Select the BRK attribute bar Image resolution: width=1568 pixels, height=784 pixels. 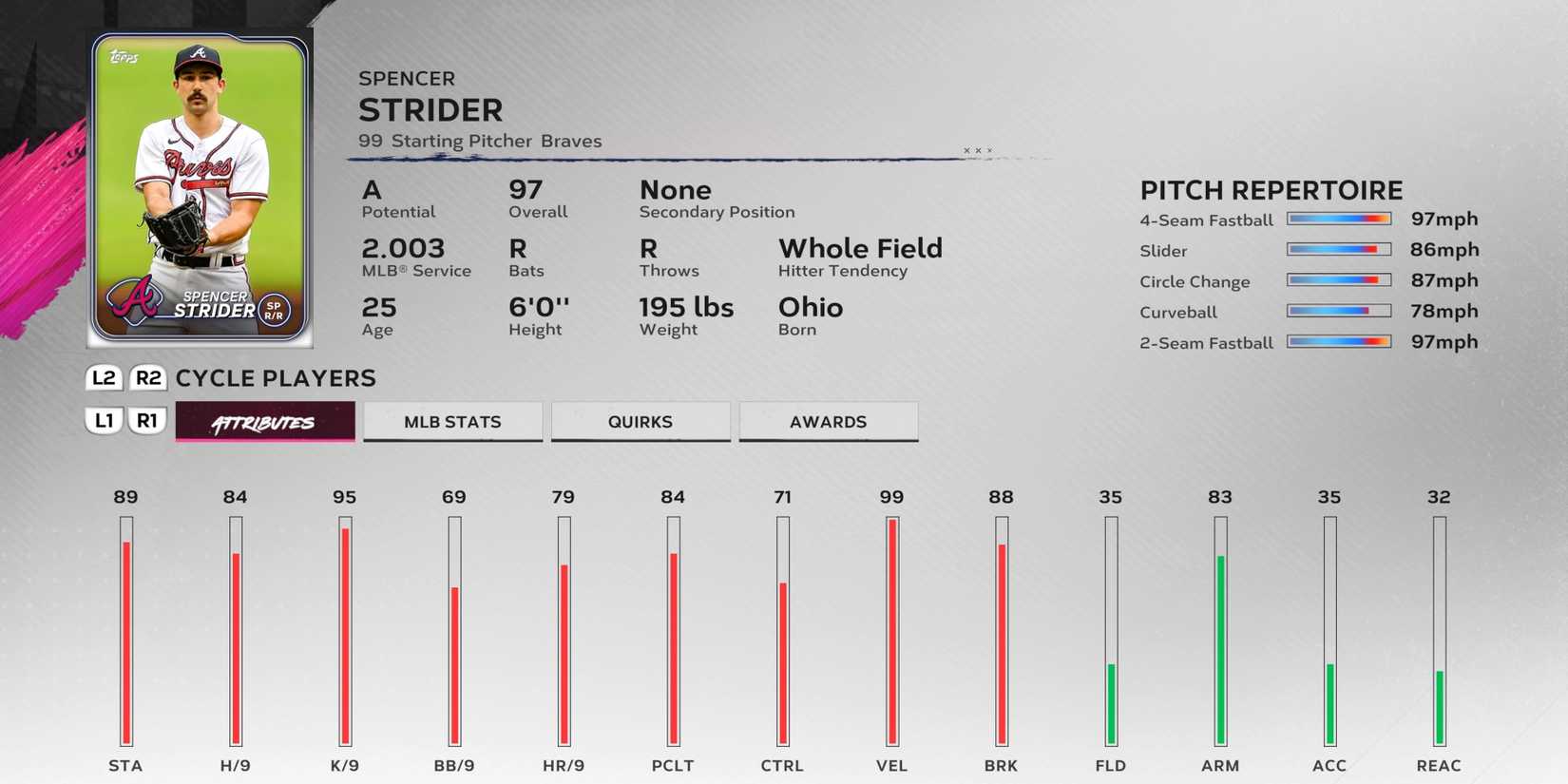1002,637
